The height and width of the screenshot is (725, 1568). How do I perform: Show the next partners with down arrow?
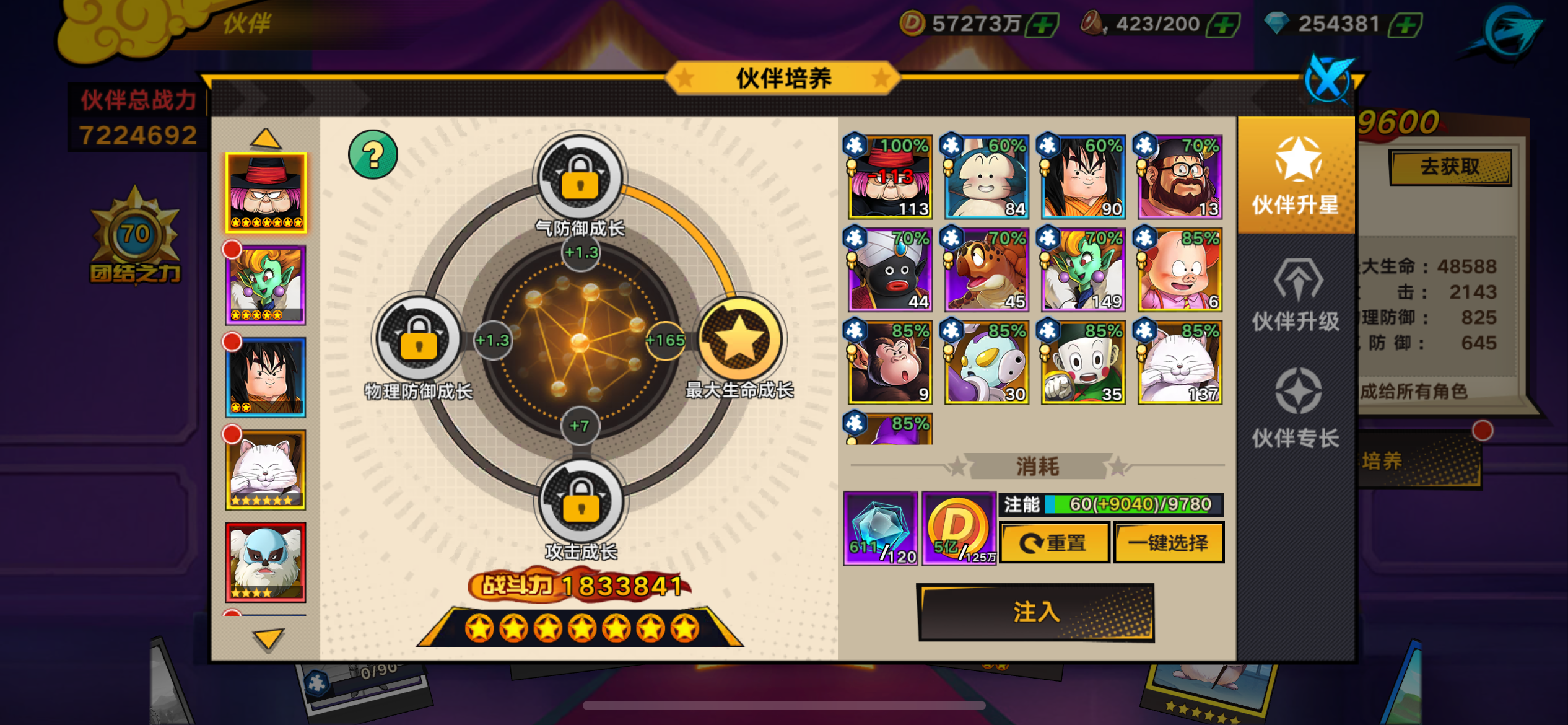click(268, 638)
